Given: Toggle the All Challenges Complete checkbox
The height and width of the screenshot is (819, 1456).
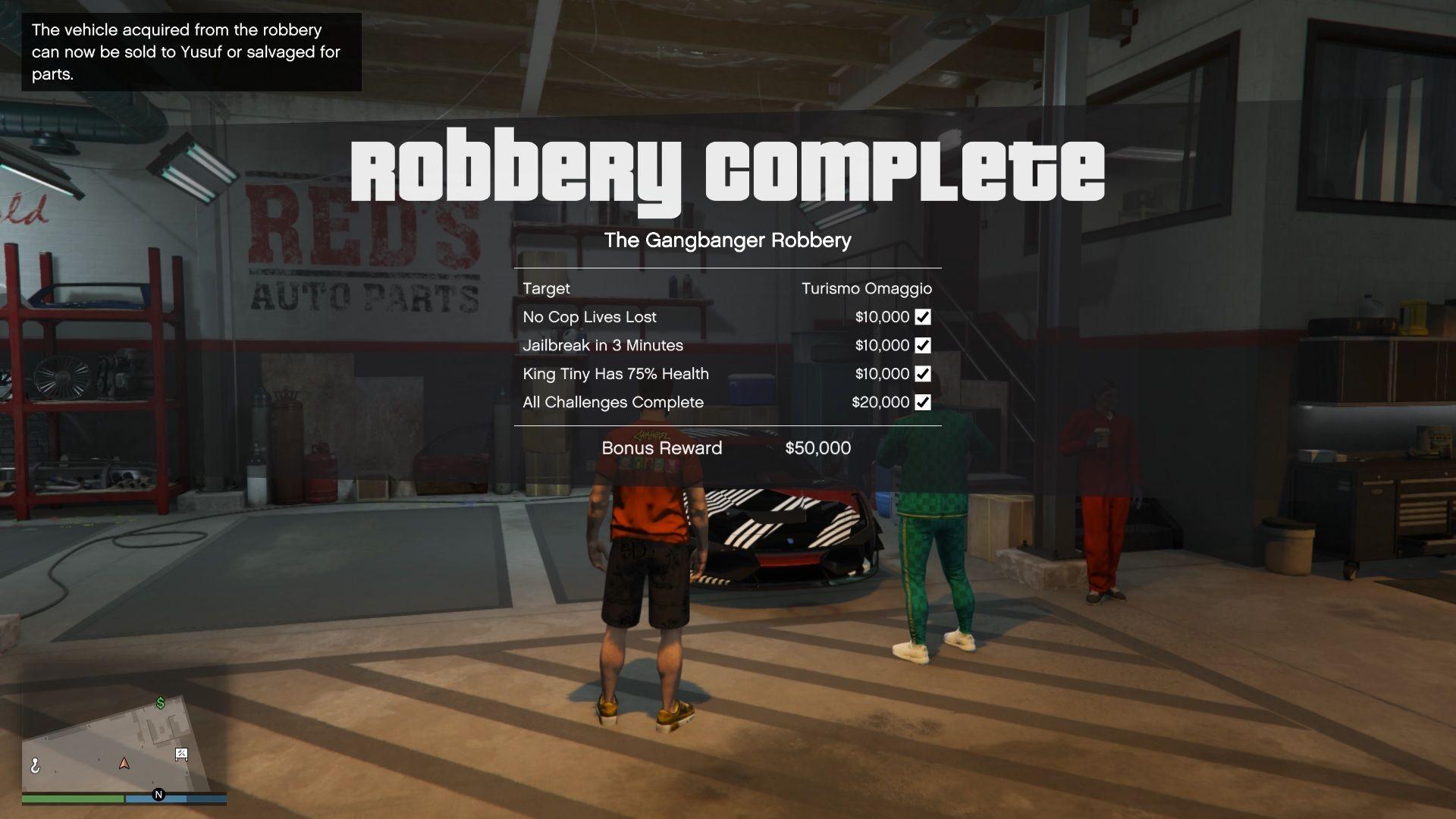Looking at the screenshot, I should (922, 403).
